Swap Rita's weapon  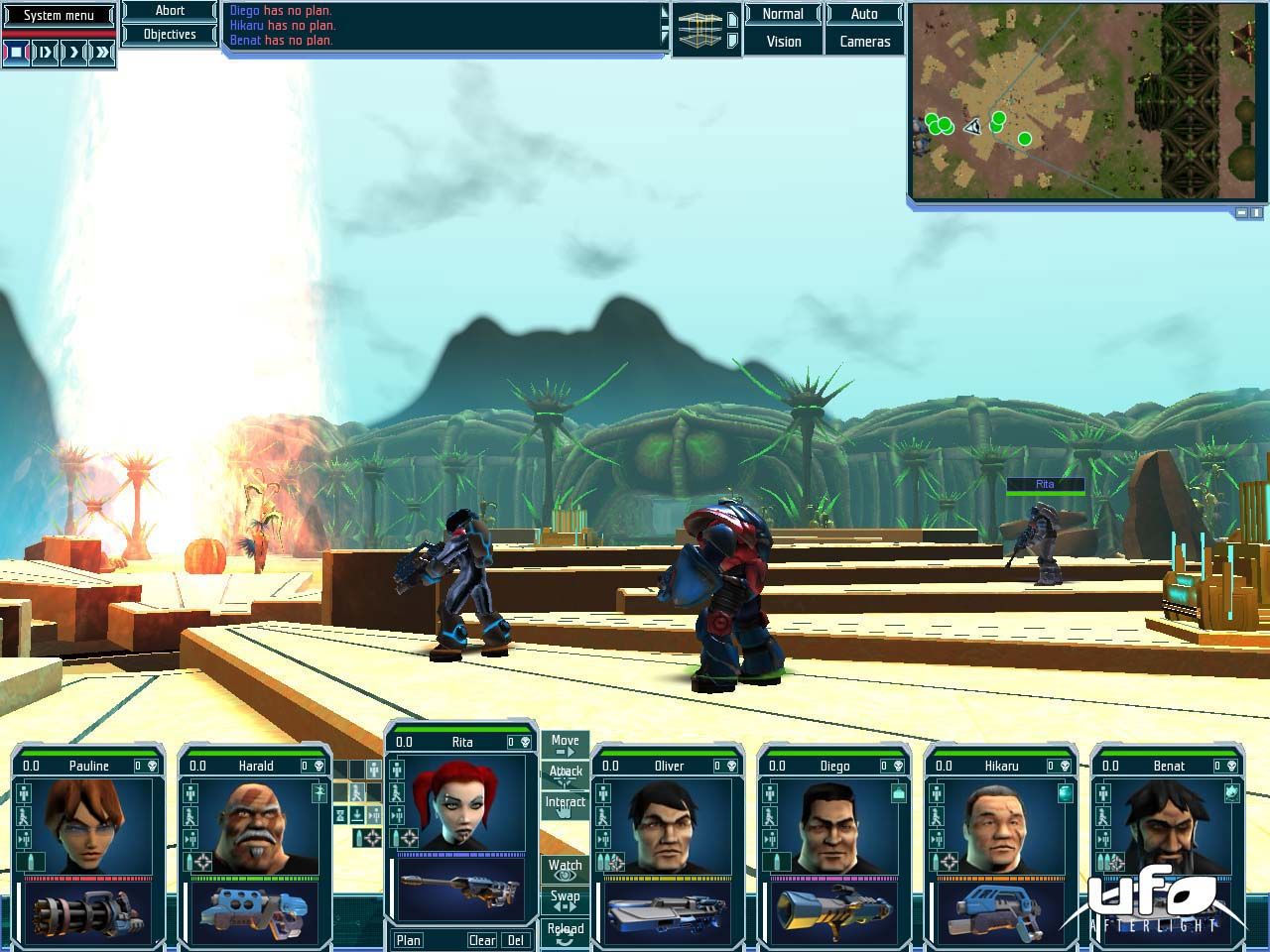[565, 900]
